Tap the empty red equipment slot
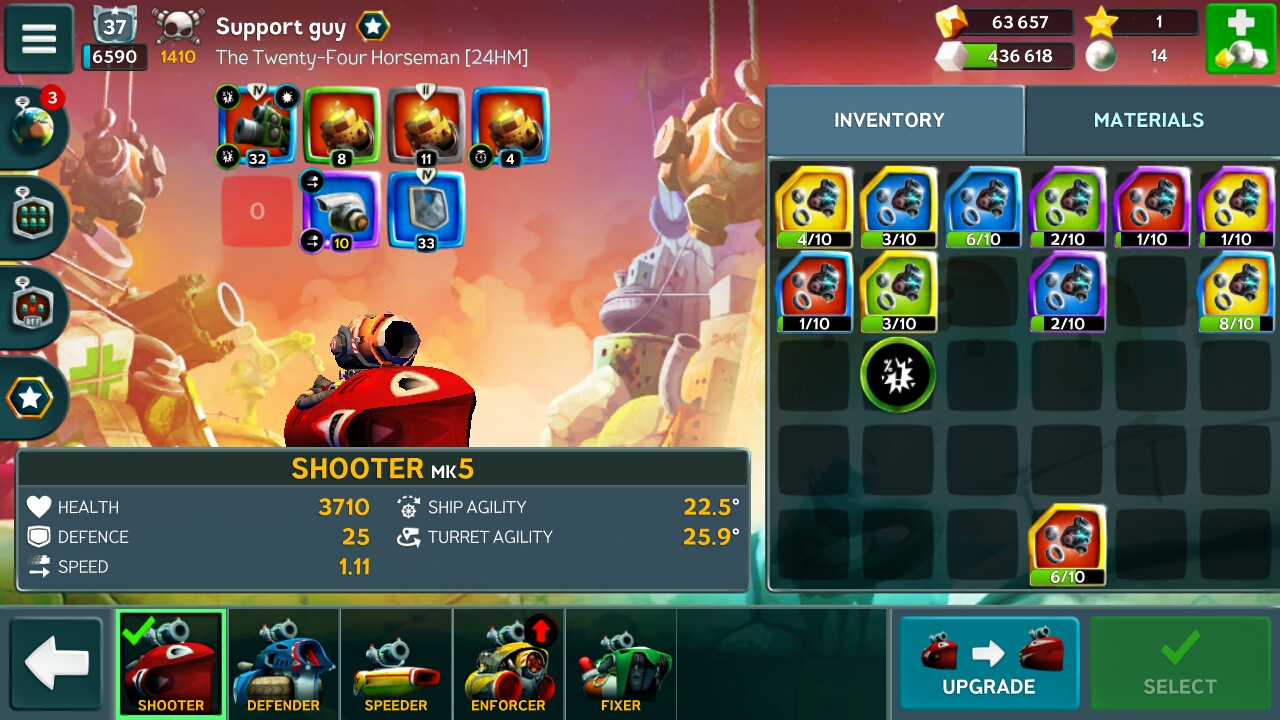 (257, 211)
